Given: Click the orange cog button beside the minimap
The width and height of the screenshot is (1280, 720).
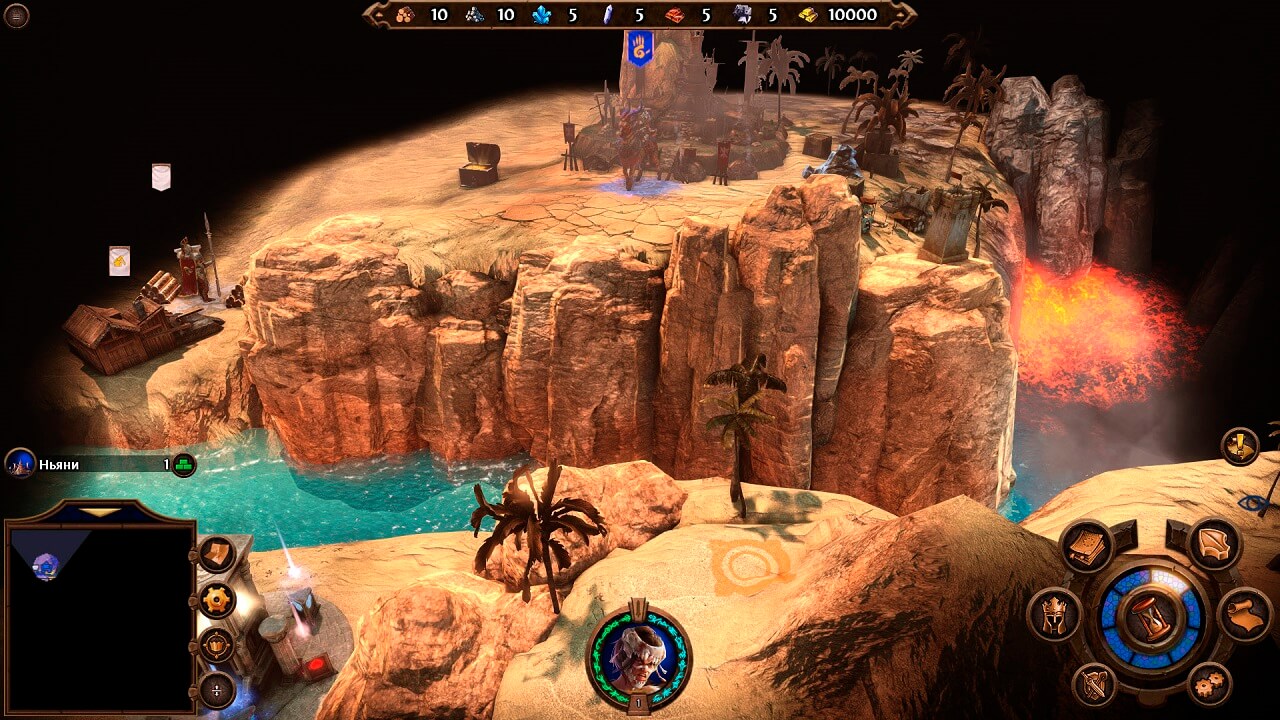Looking at the screenshot, I should [217, 600].
